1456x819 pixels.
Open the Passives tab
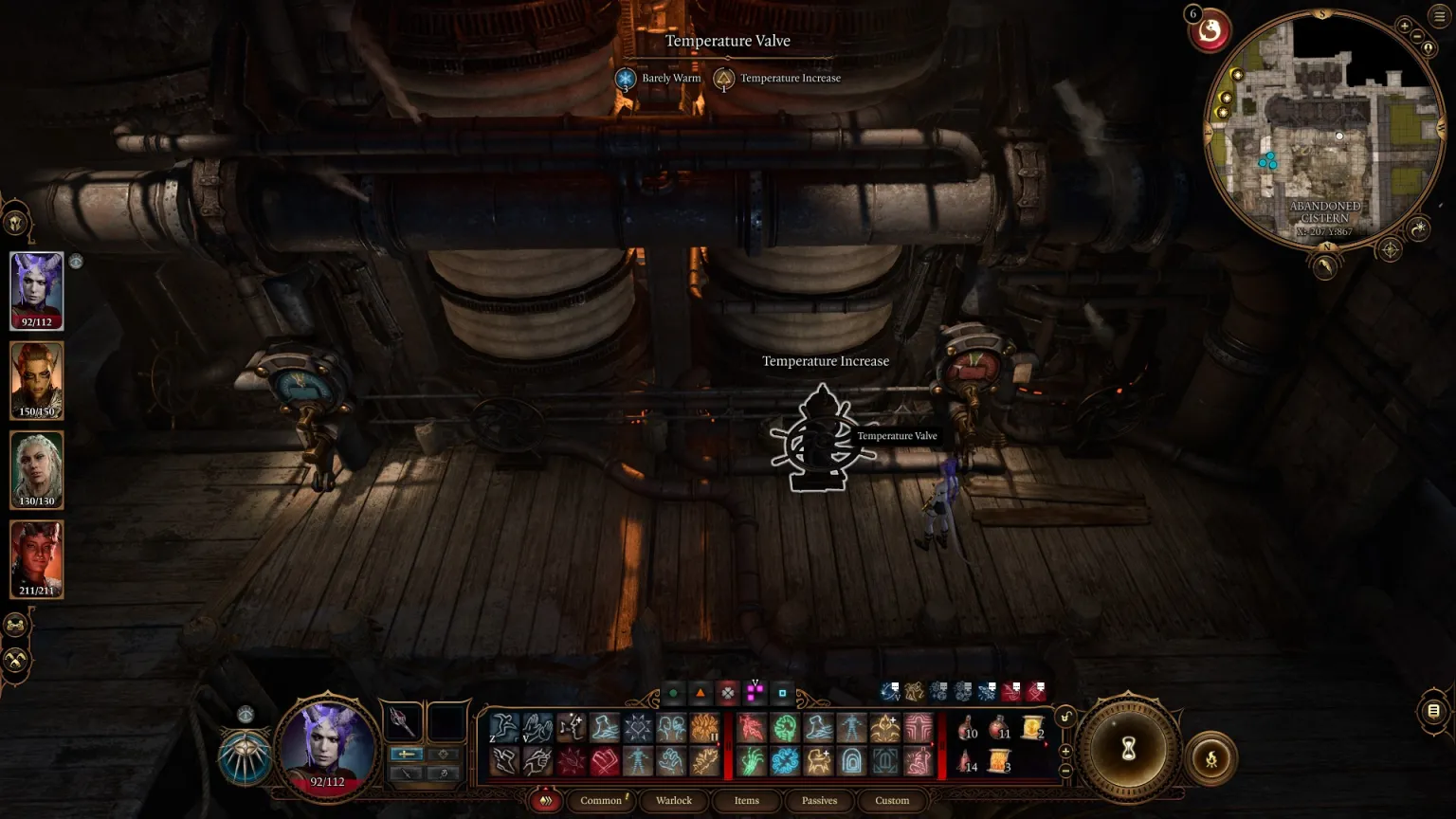coord(818,801)
